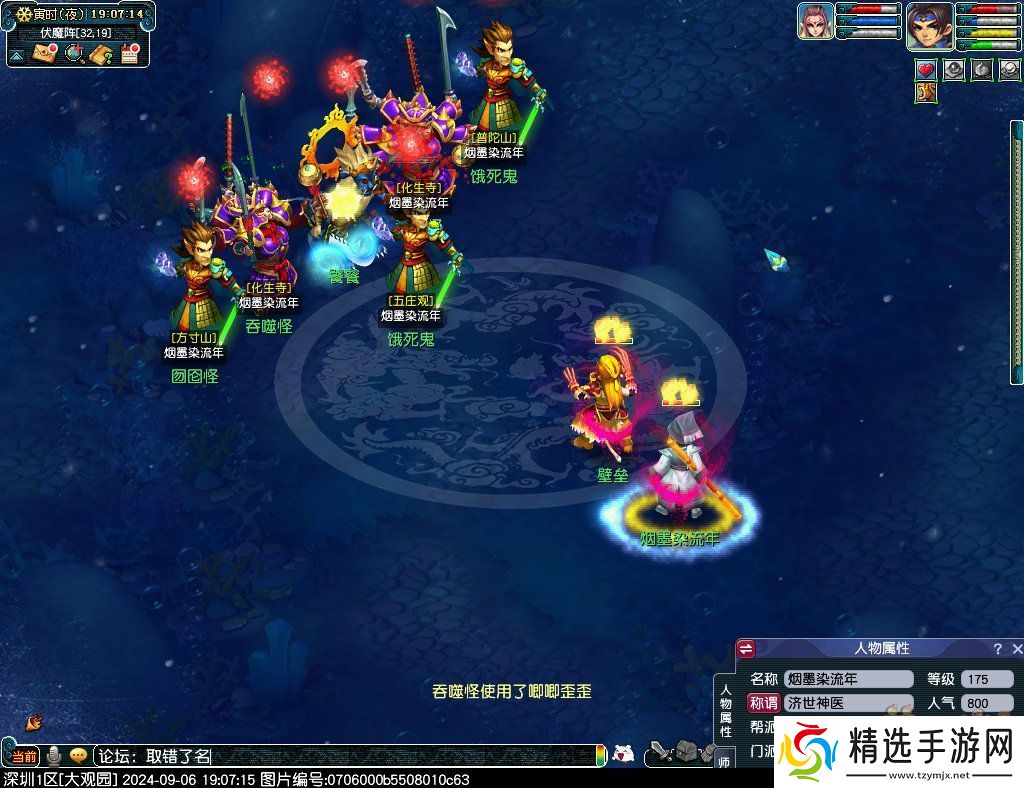Viewport: 1024px width, 788px height.
Task: Toggle the 当前 chat channel button
Action: [24, 756]
